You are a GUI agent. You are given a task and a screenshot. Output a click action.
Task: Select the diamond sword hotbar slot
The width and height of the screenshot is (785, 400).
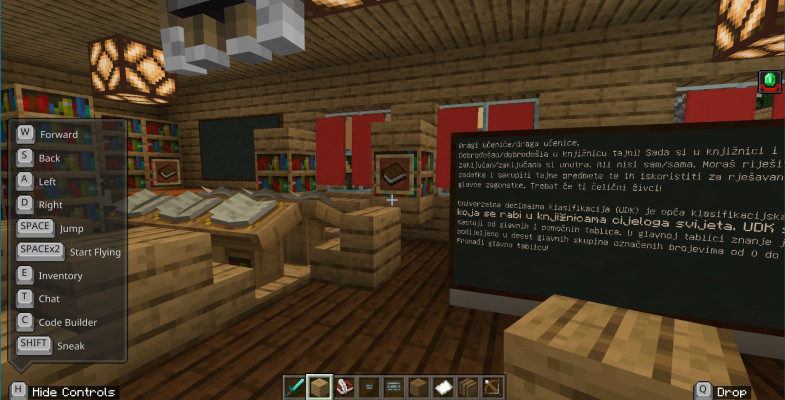click(x=296, y=386)
